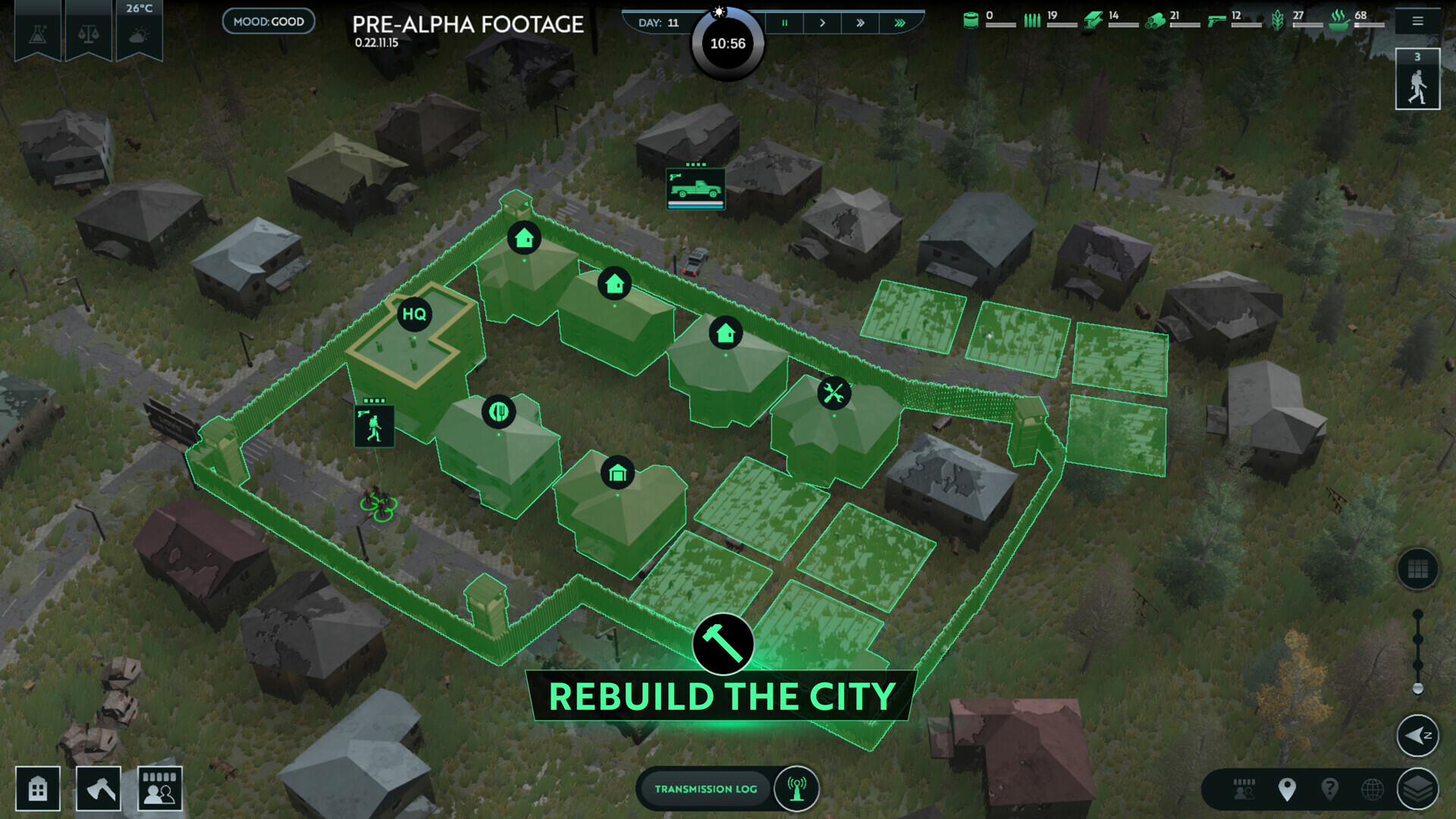Click the fork-and-knife kitchen building icon
The image size is (1456, 819).
pos(500,413)
